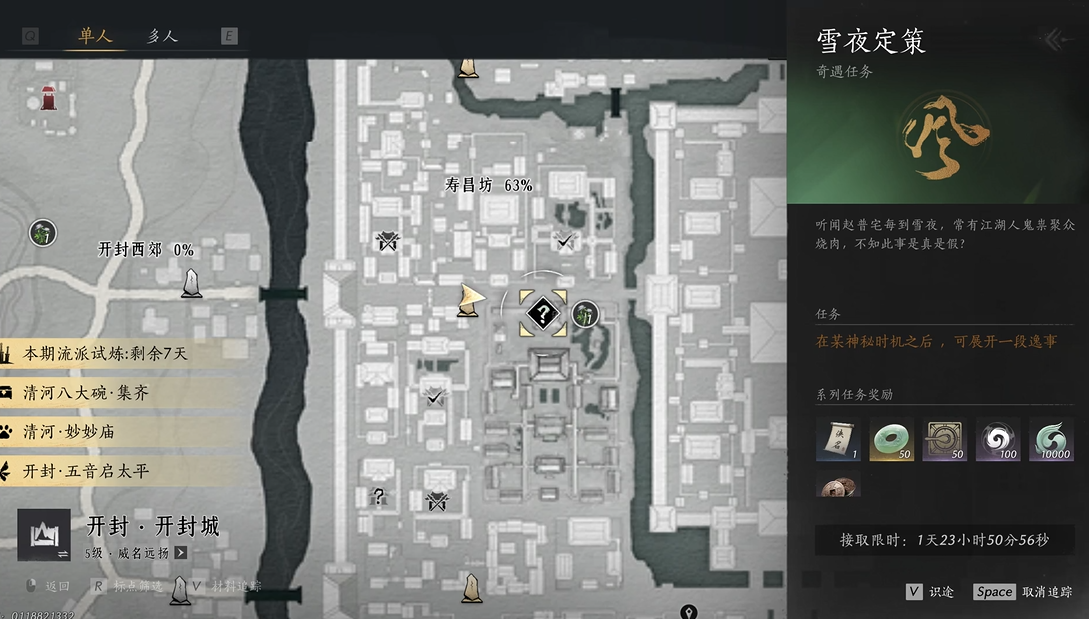Inspect the jade ring reward icon
The height and width of the screenshot is (619, 1089).
click(890, 440)
